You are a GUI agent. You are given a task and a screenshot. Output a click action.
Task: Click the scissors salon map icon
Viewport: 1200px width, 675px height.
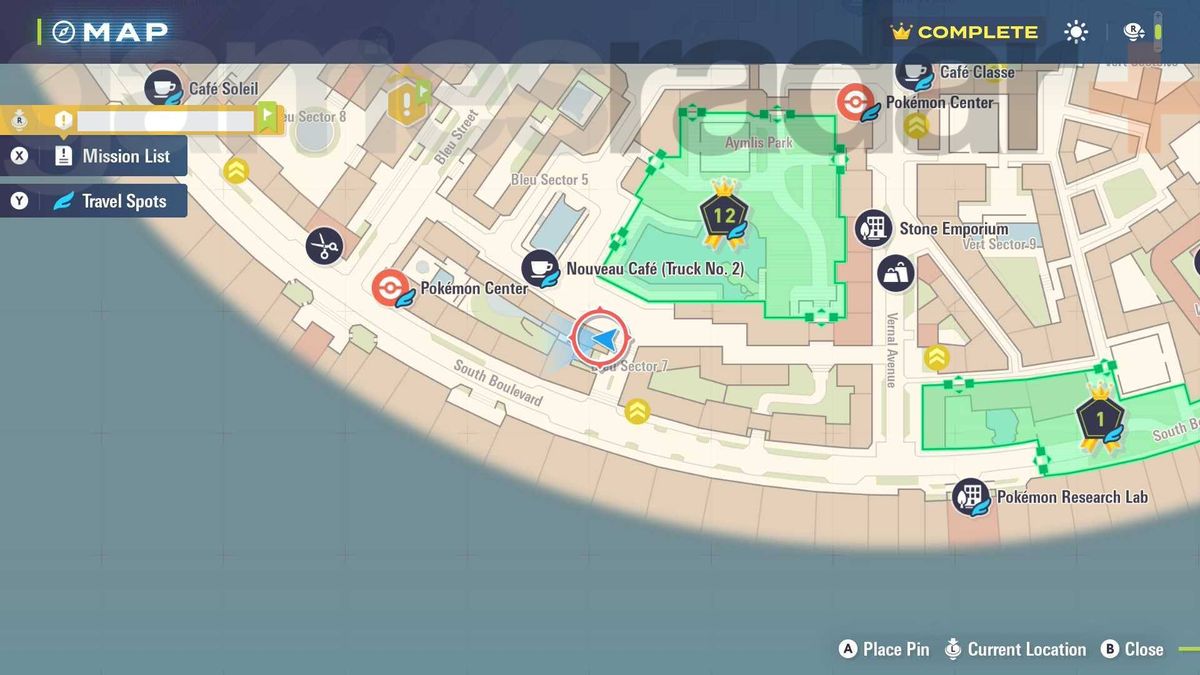324,245
